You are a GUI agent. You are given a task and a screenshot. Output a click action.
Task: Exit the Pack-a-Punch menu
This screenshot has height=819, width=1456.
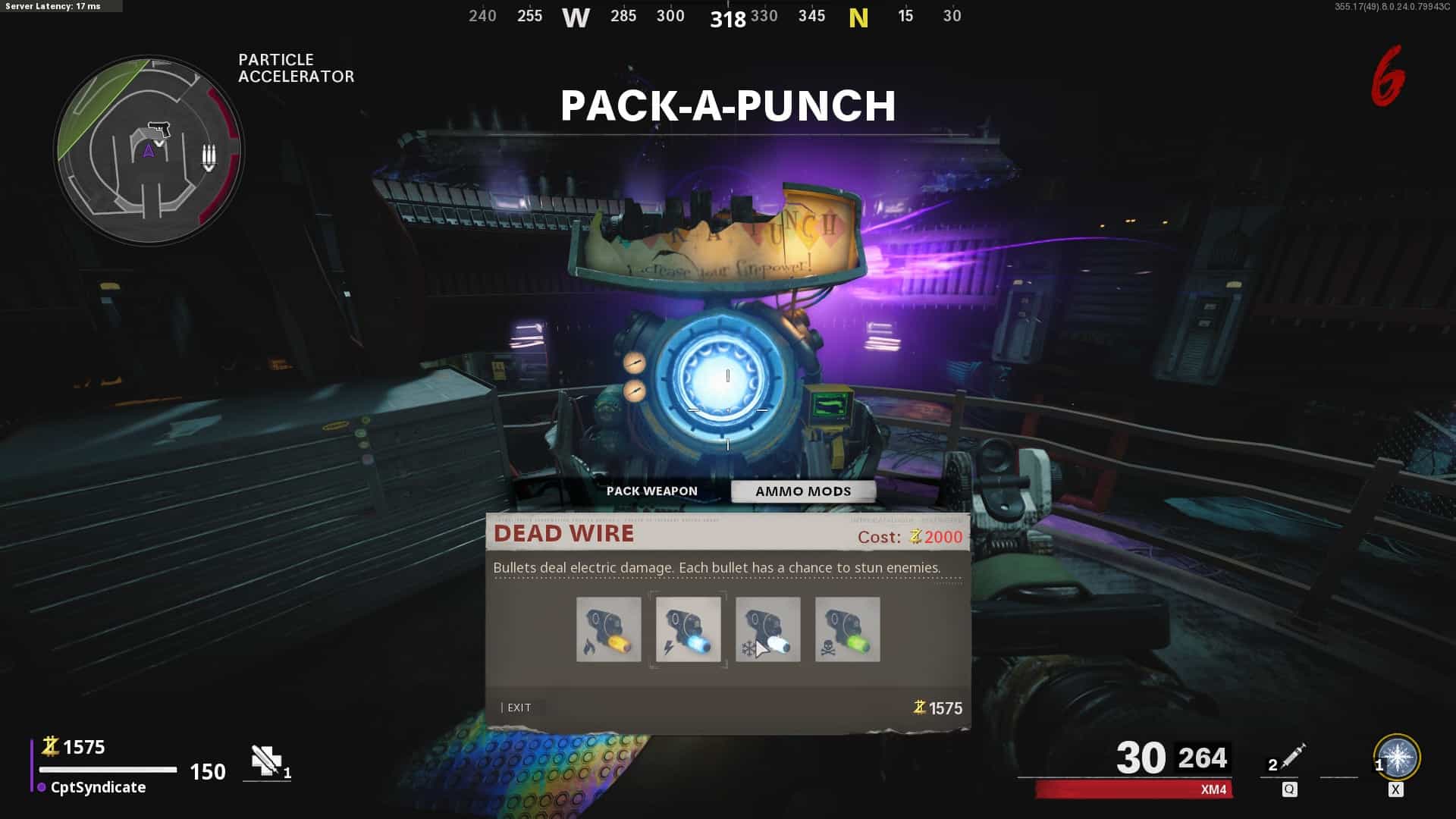tap(519, 708)
